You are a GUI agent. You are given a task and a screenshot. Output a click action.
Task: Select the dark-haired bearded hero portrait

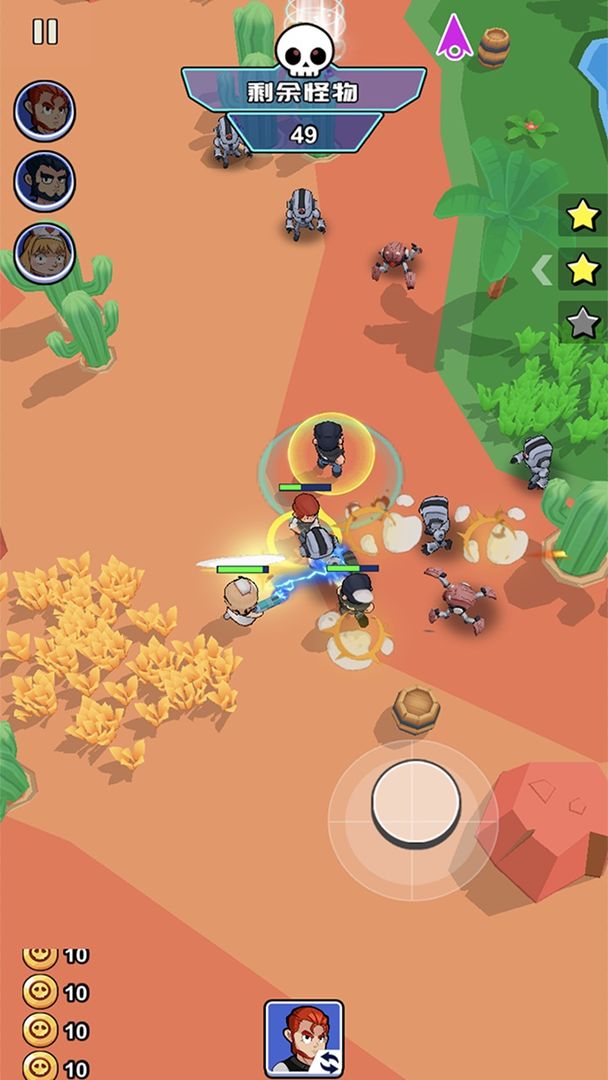tap(44, 181)
